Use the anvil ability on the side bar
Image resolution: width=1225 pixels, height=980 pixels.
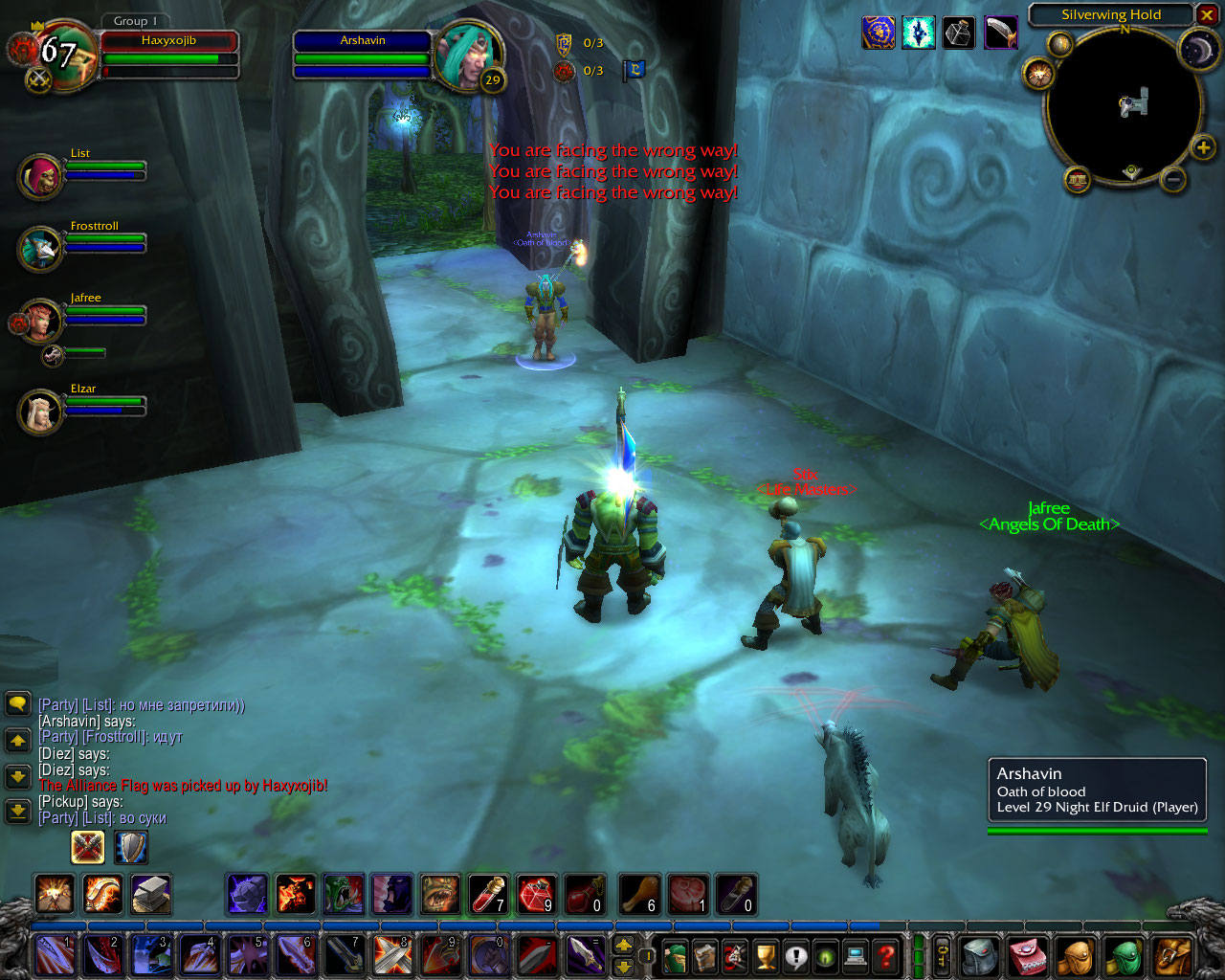(x=150, y=894)
